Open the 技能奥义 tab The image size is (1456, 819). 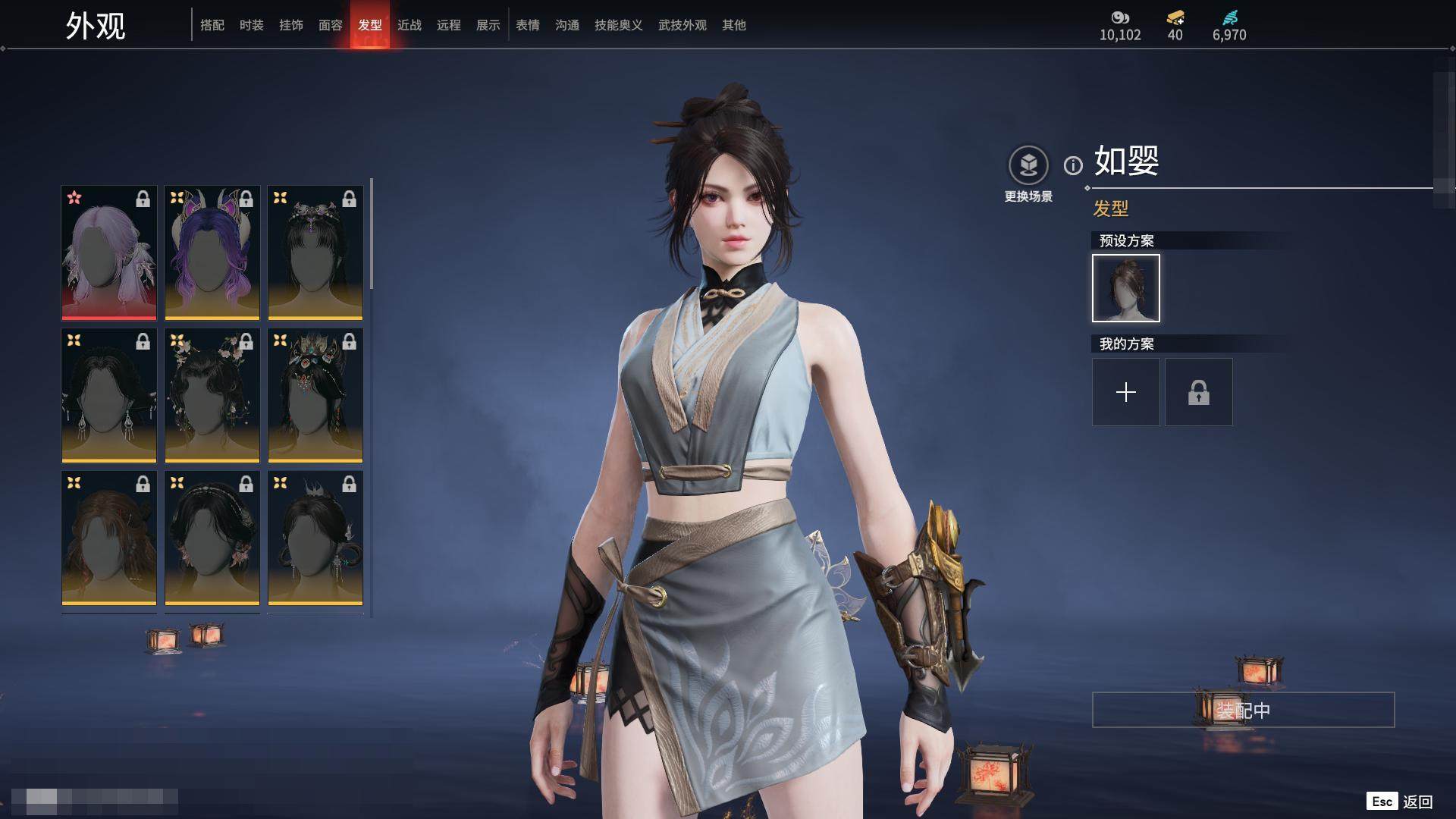click(619, 25)
